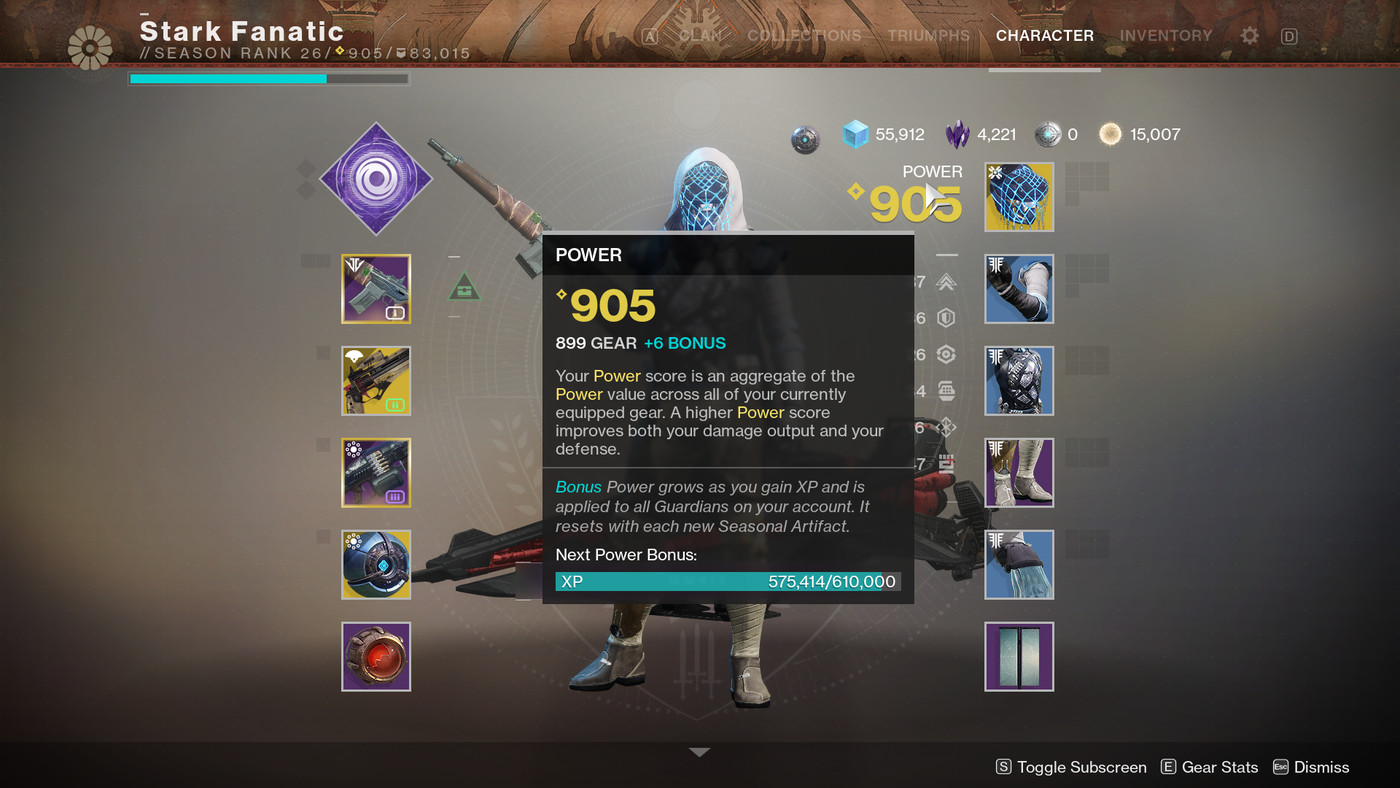Select the purple heavy weapon slot

pos(376,473)
